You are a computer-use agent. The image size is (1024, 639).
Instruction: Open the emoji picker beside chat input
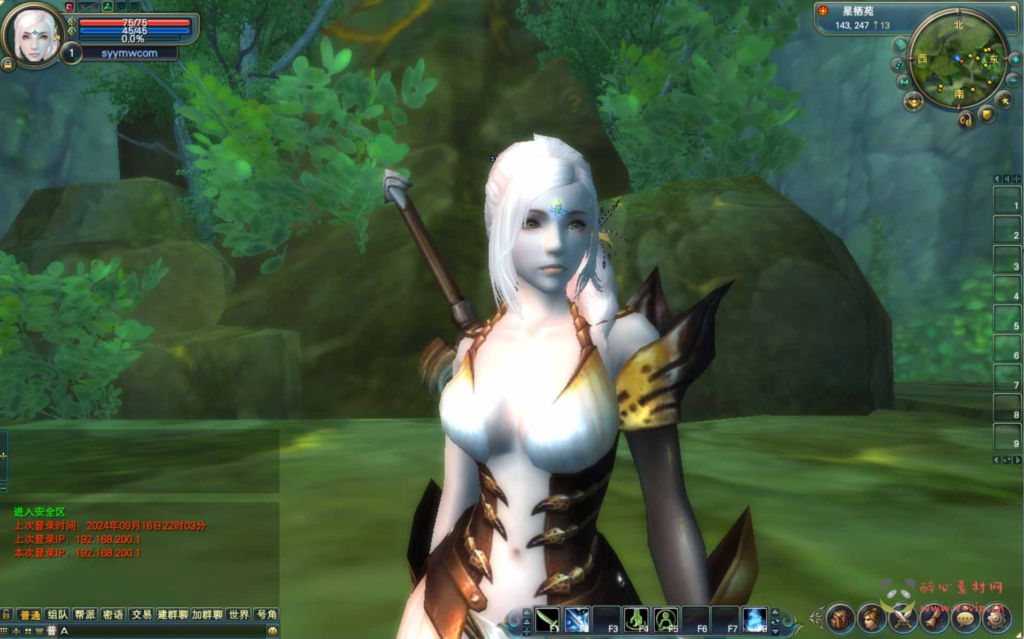coord(273,631)
